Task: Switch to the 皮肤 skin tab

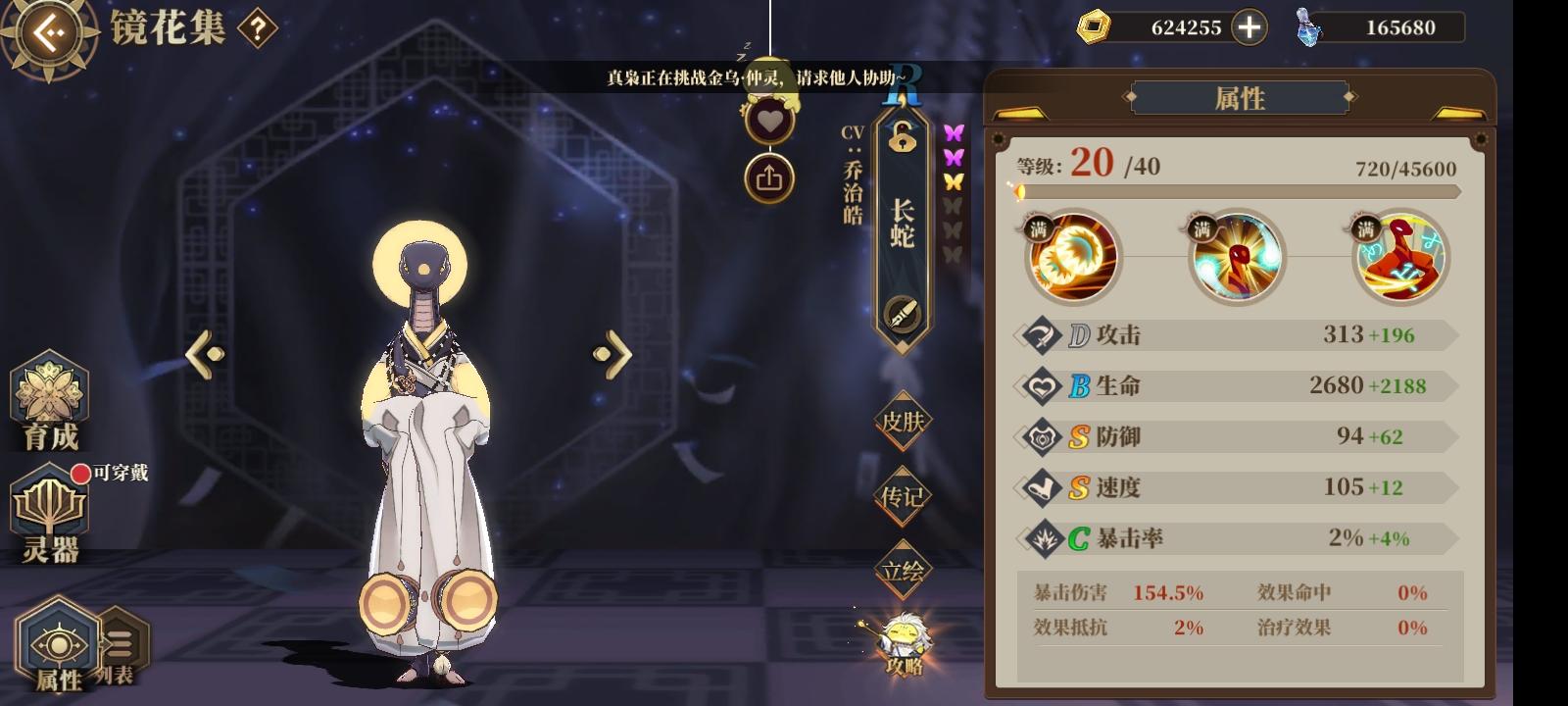Action: pyautogui.click(x=903, y=422)
